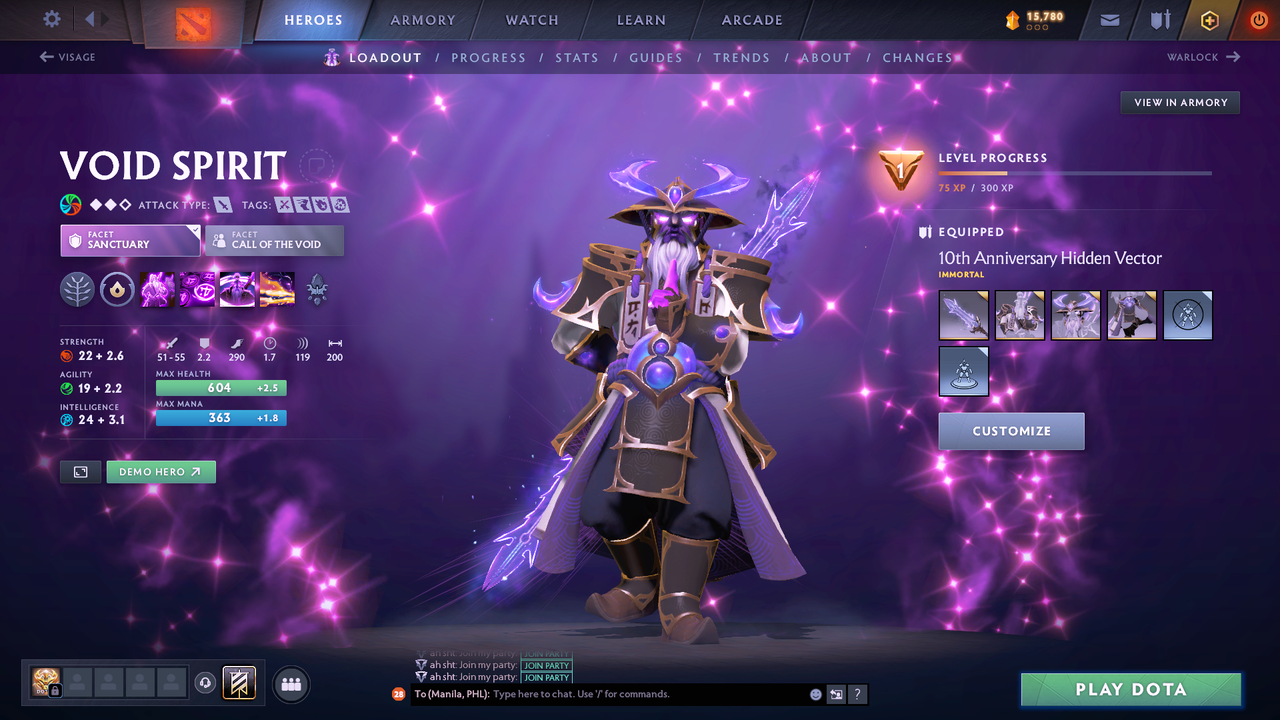This screenshot has width=1280, height=720.
Task: Switch to the HEROES tab
Action: (x=313, y=19)
